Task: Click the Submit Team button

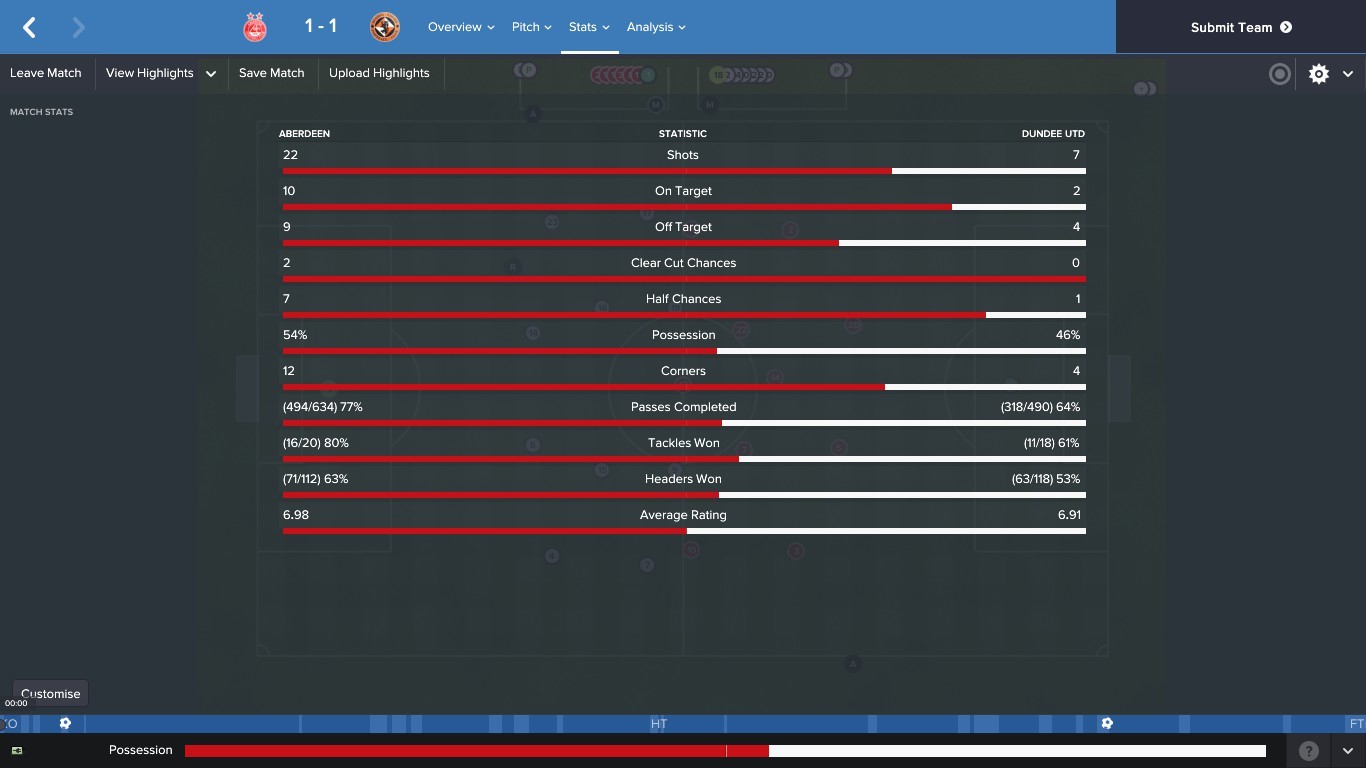Action: (1240, 27)
